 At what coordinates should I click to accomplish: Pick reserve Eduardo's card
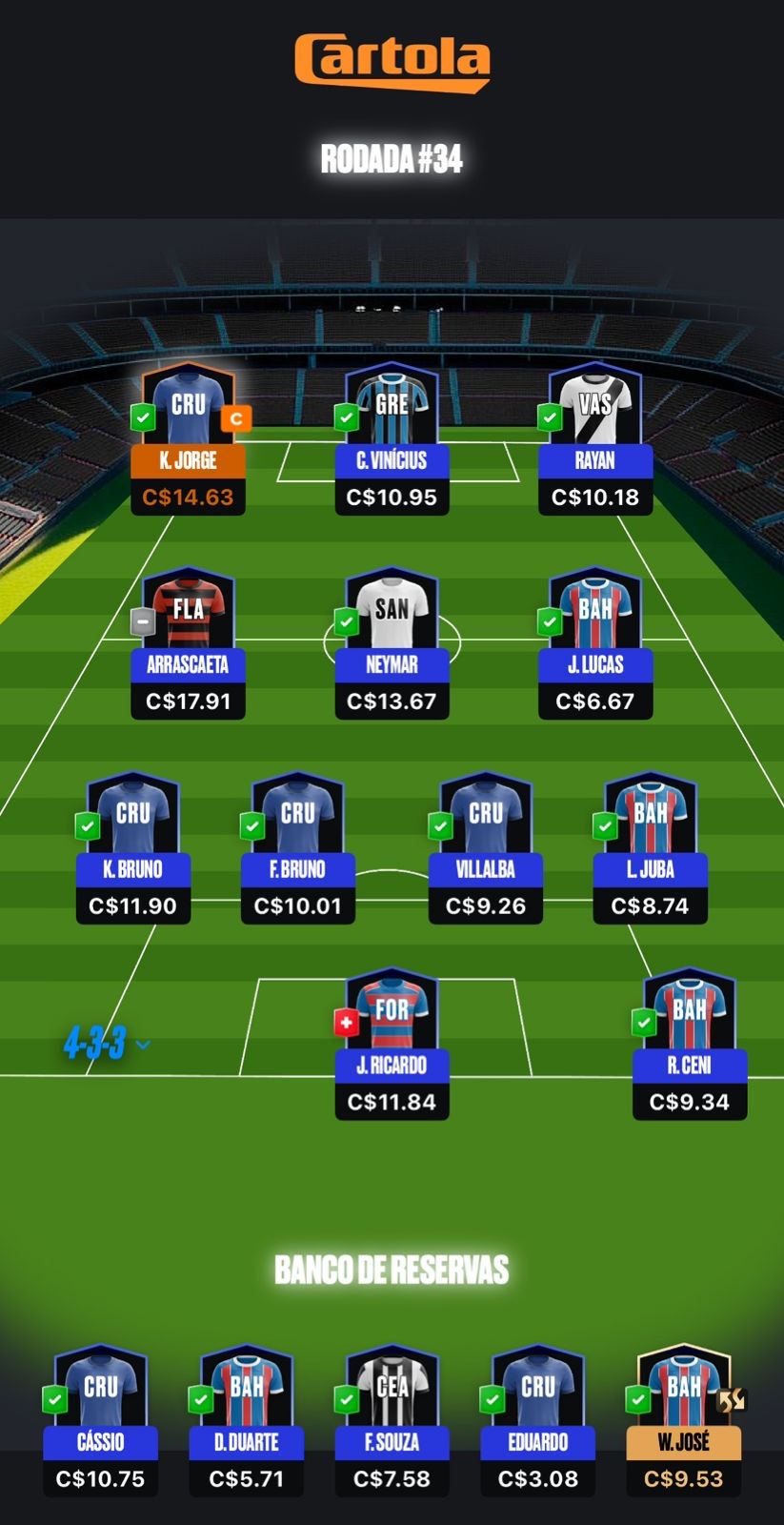(538, 1420)
